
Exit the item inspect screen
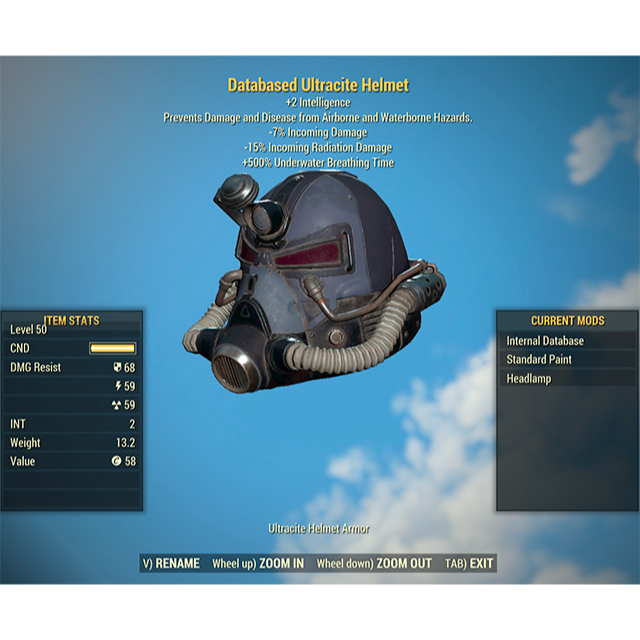[470, 564]
